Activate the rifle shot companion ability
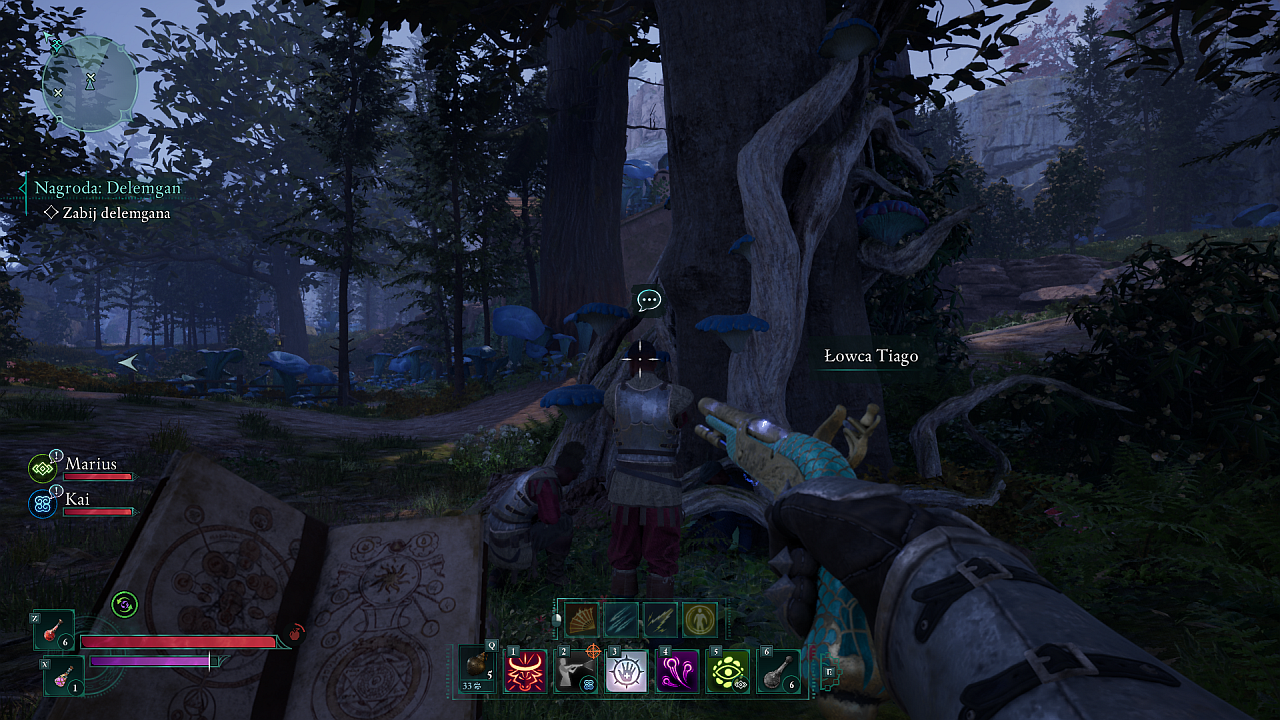 (x=577, y=671)
